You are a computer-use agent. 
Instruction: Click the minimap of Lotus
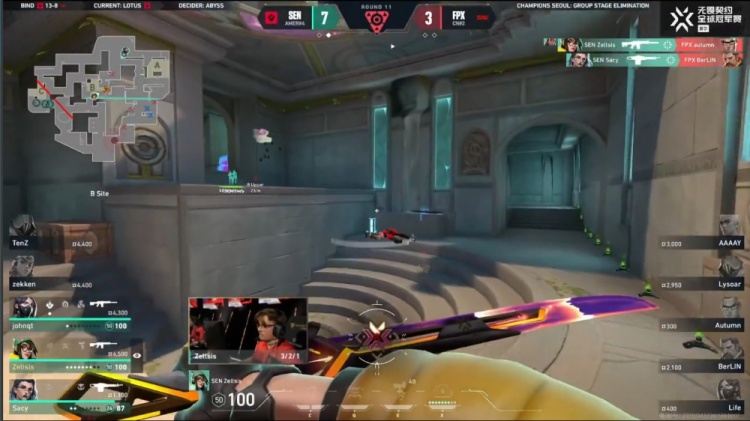[x=98, y=100]
